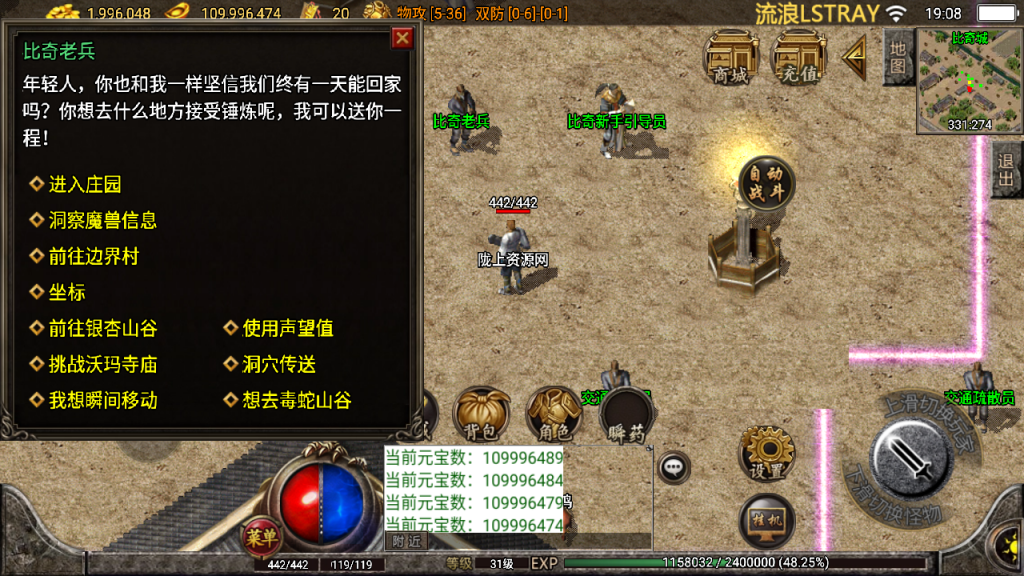Screen dimensions: 1024x576
Task: Choose the 进入庄园 dialogue option
Action: (85, 185)
